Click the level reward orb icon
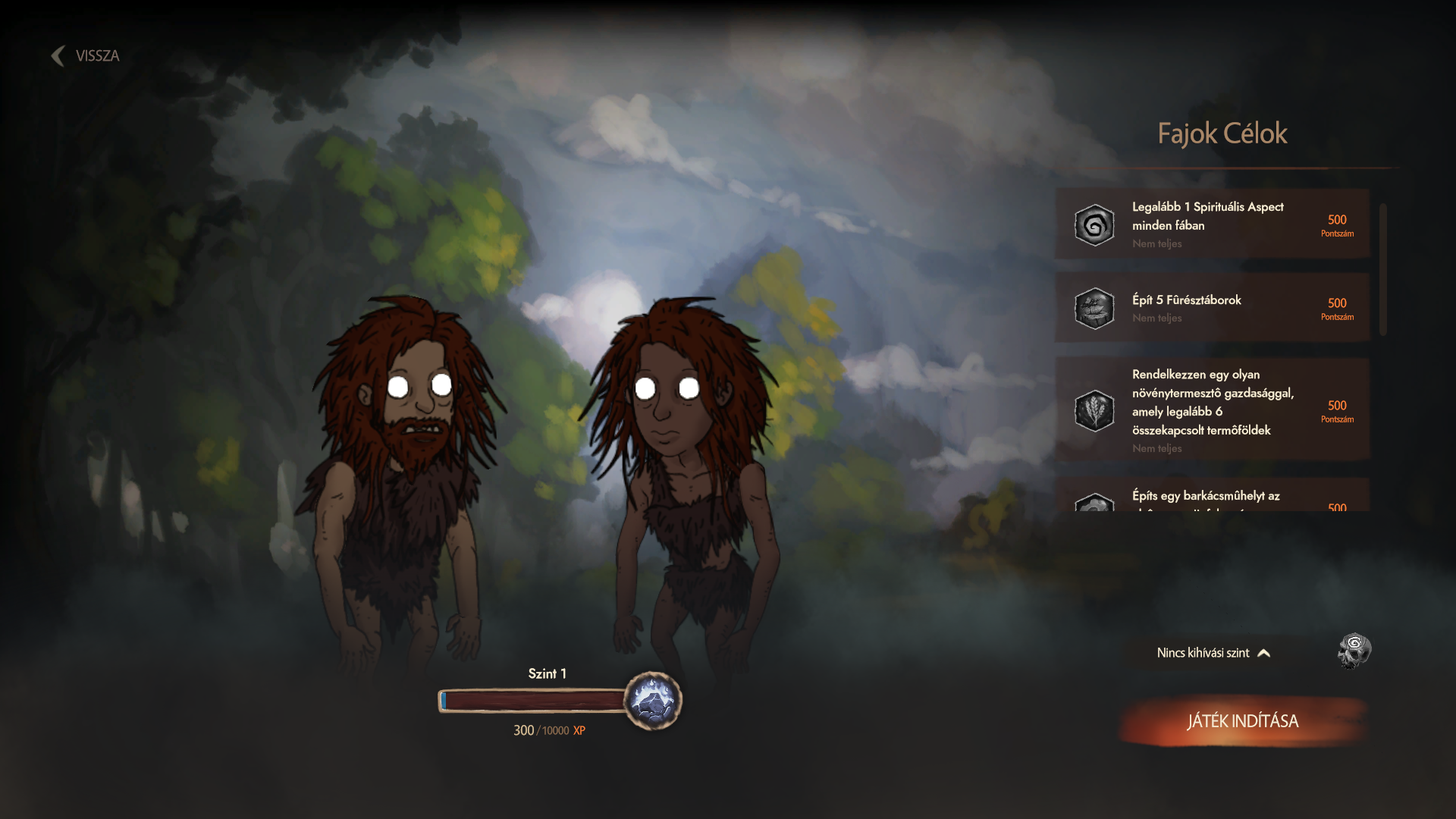1456x819 pixels. (x=653, y=701)
